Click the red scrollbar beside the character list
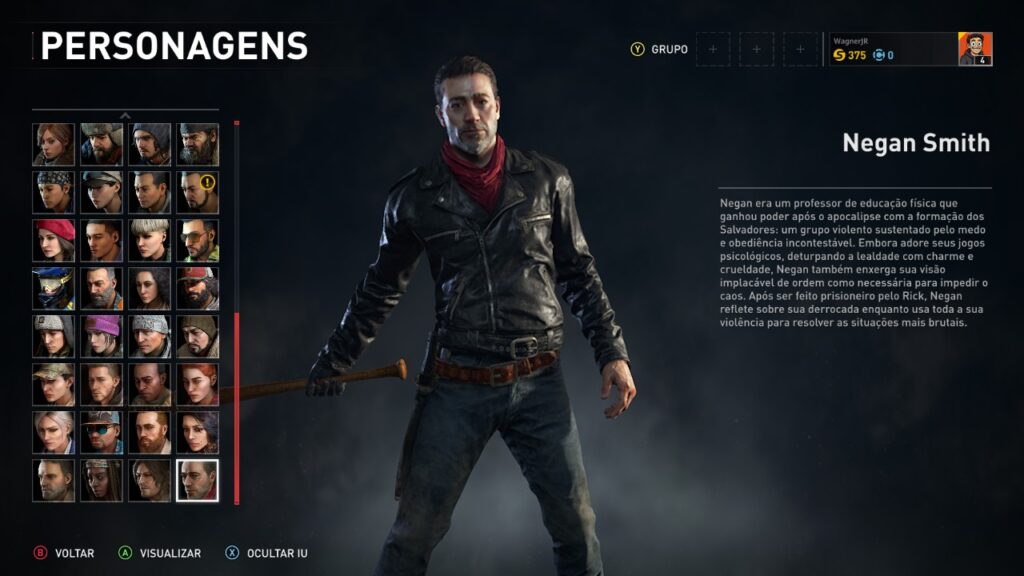This screenshot has width=1024, height=576. (x=237, y=408)
